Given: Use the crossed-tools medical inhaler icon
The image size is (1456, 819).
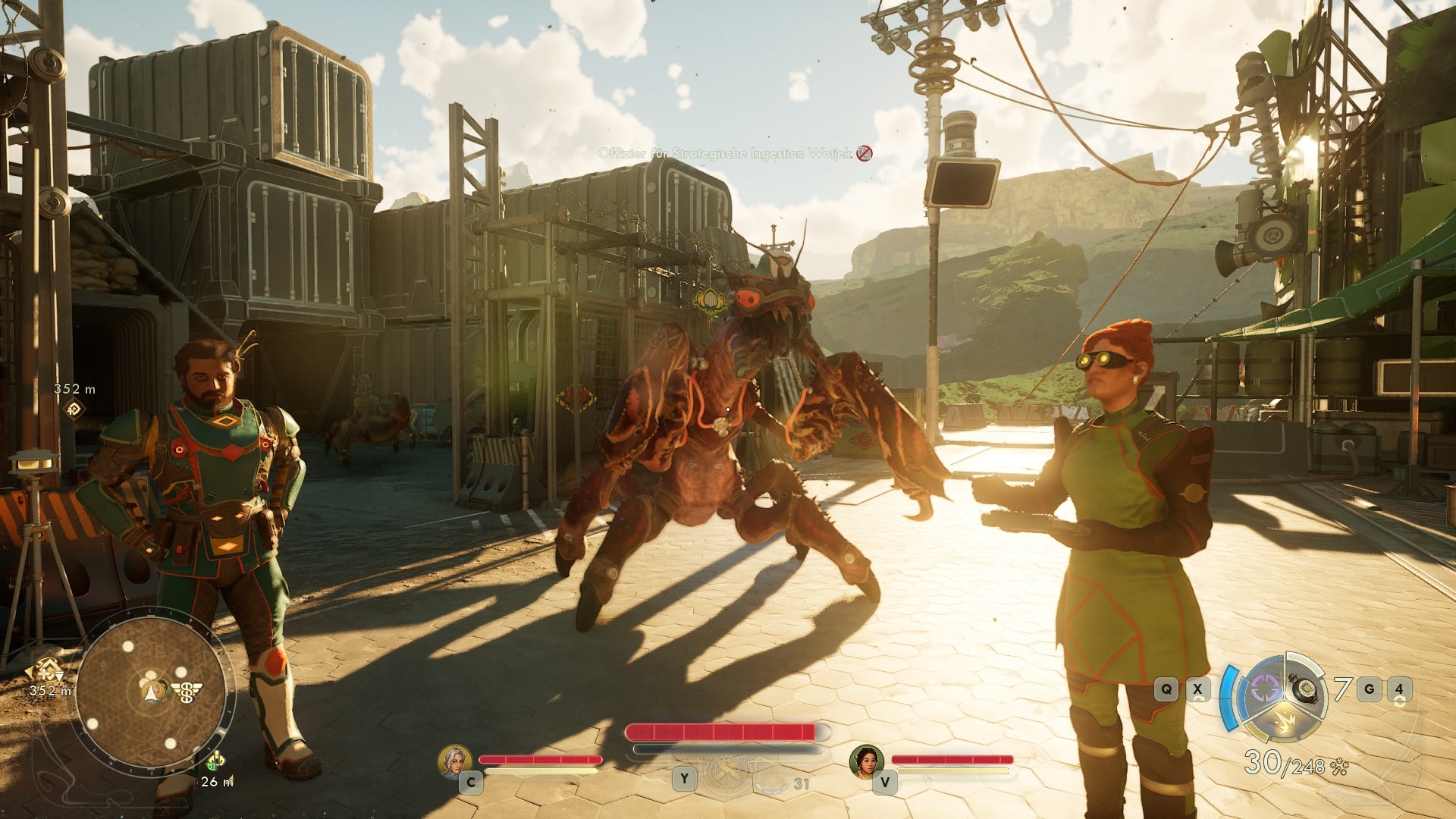Looking at the screenshot, I should coord(726,771).
